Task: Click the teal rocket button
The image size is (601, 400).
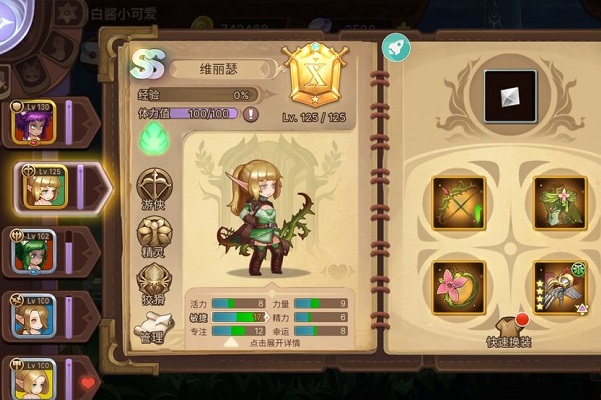Action: [394, 47]
